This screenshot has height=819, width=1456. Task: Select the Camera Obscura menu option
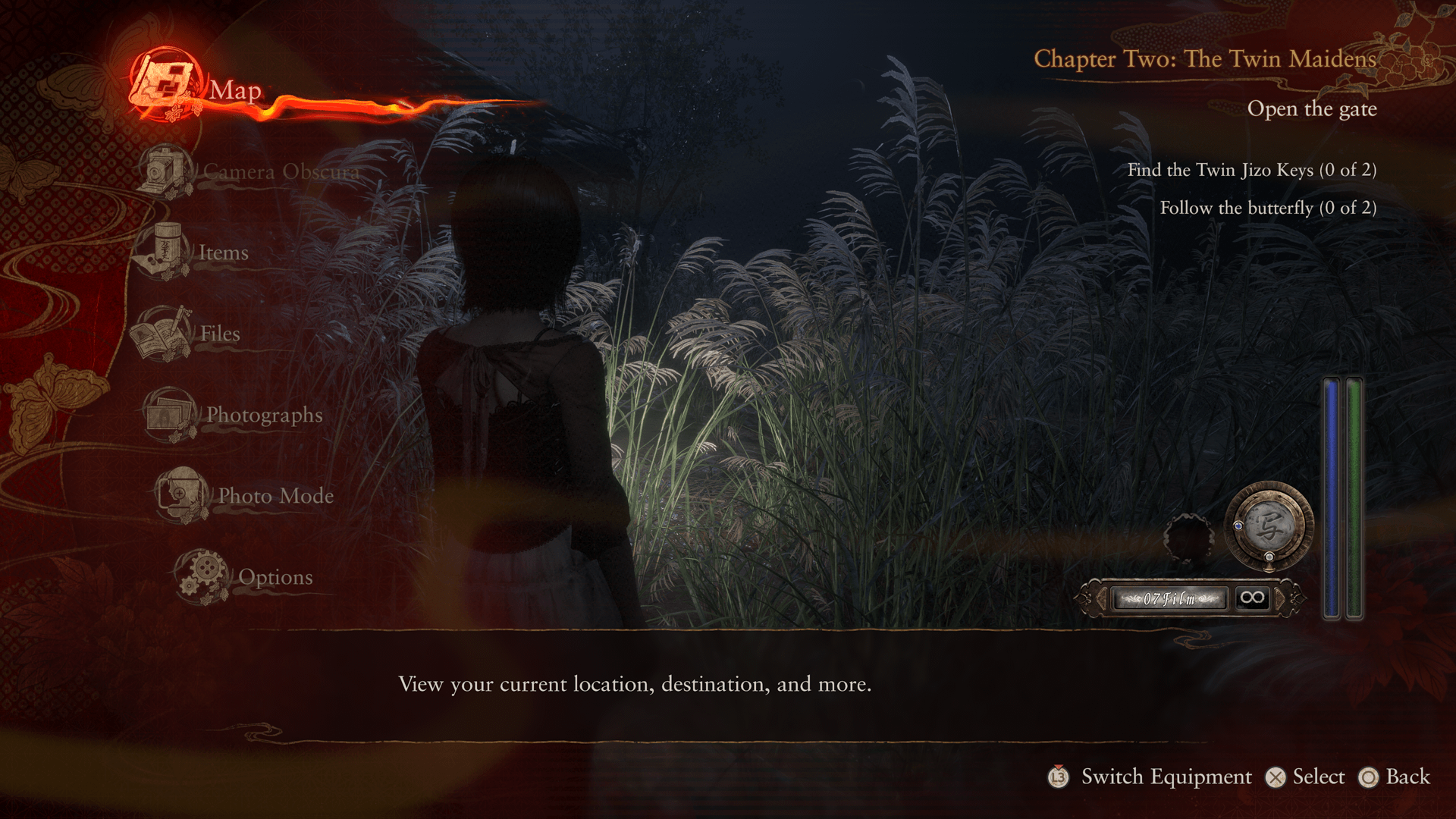point(281,172)
